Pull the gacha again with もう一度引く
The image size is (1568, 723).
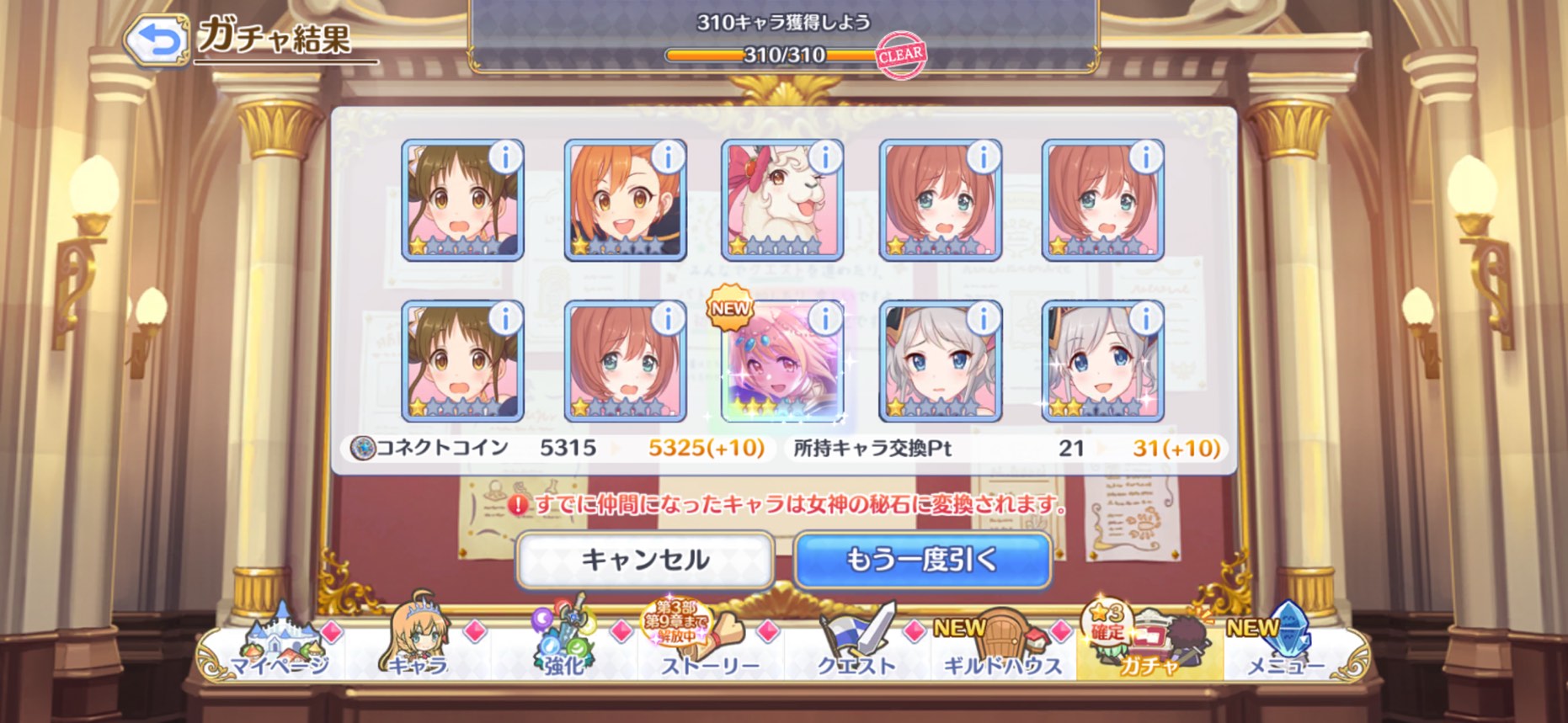pos(923,560)
